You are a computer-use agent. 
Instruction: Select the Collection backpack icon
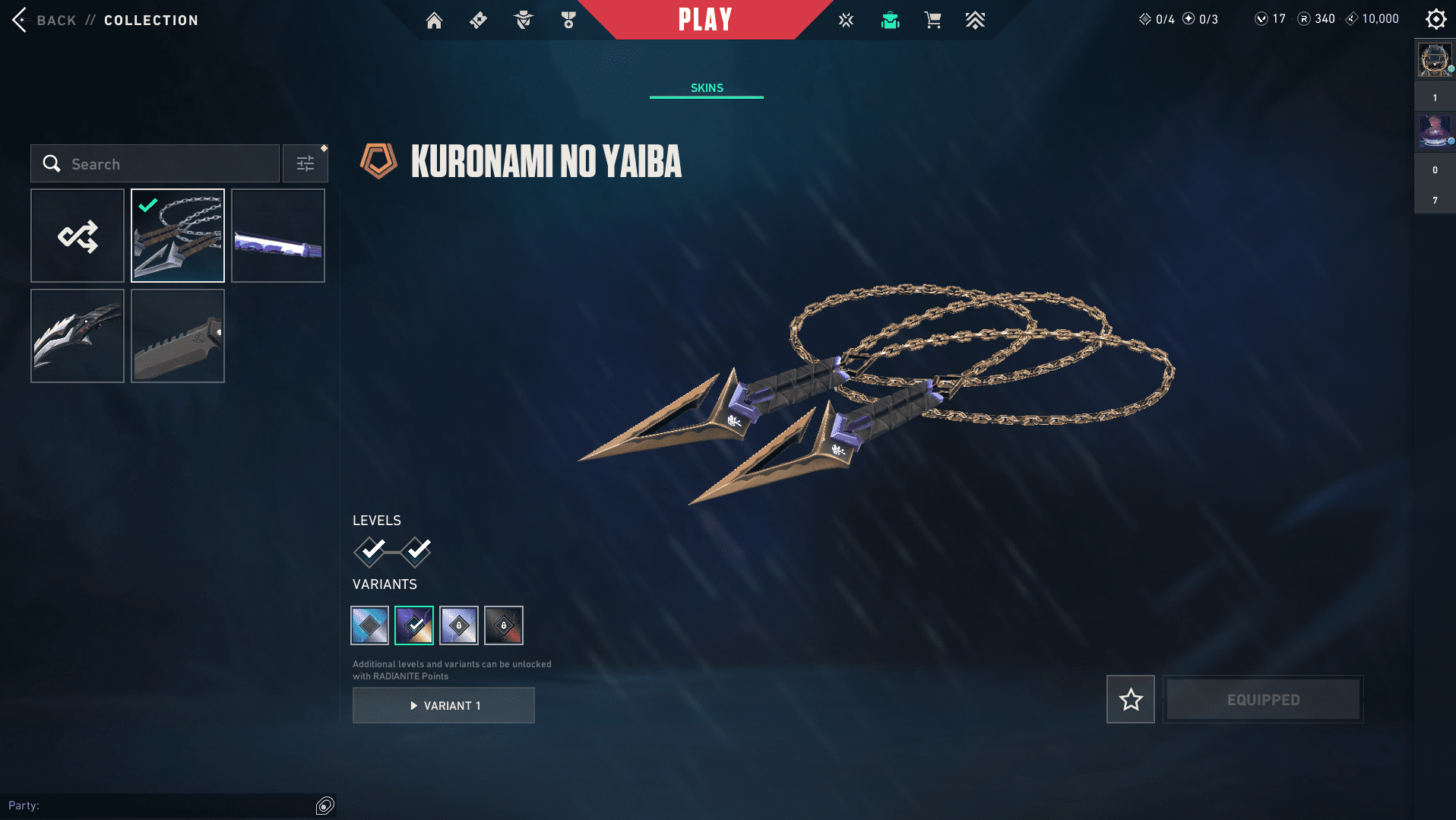pyautogui.click(x=890, y=20)
